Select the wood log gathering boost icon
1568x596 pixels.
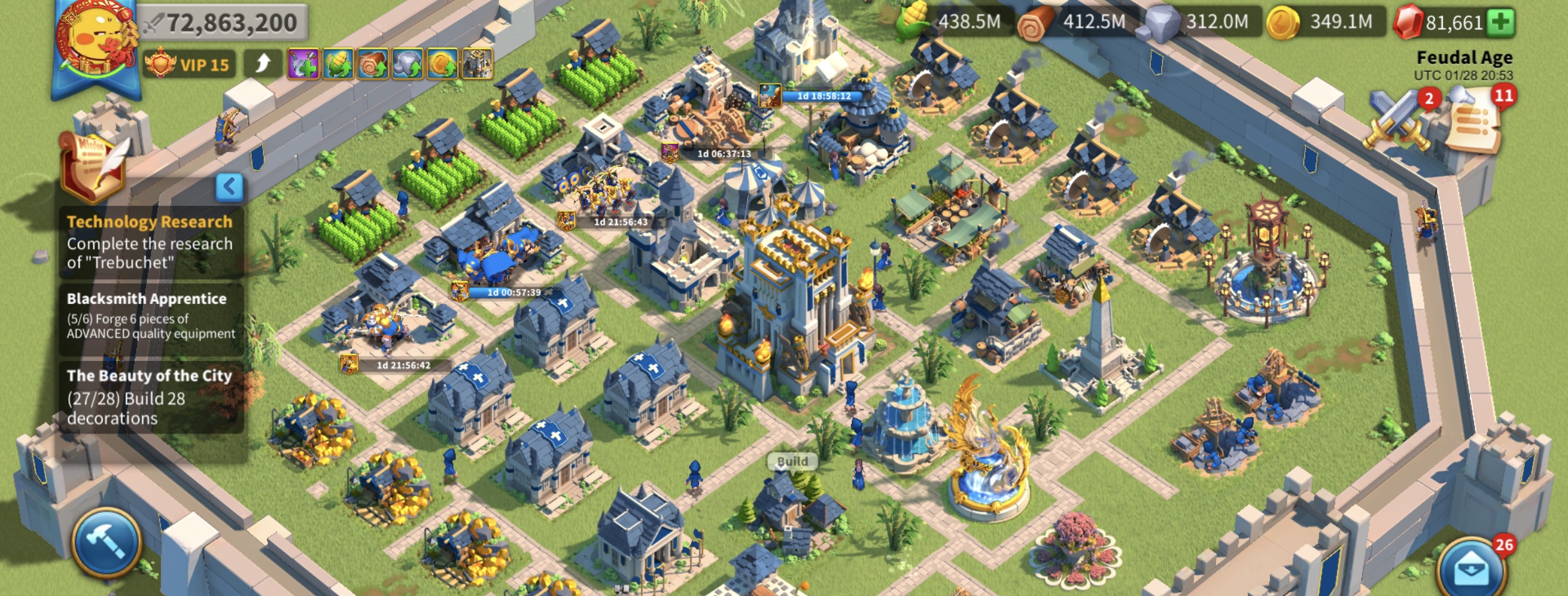pyautogui.click(x=373, y=64)
